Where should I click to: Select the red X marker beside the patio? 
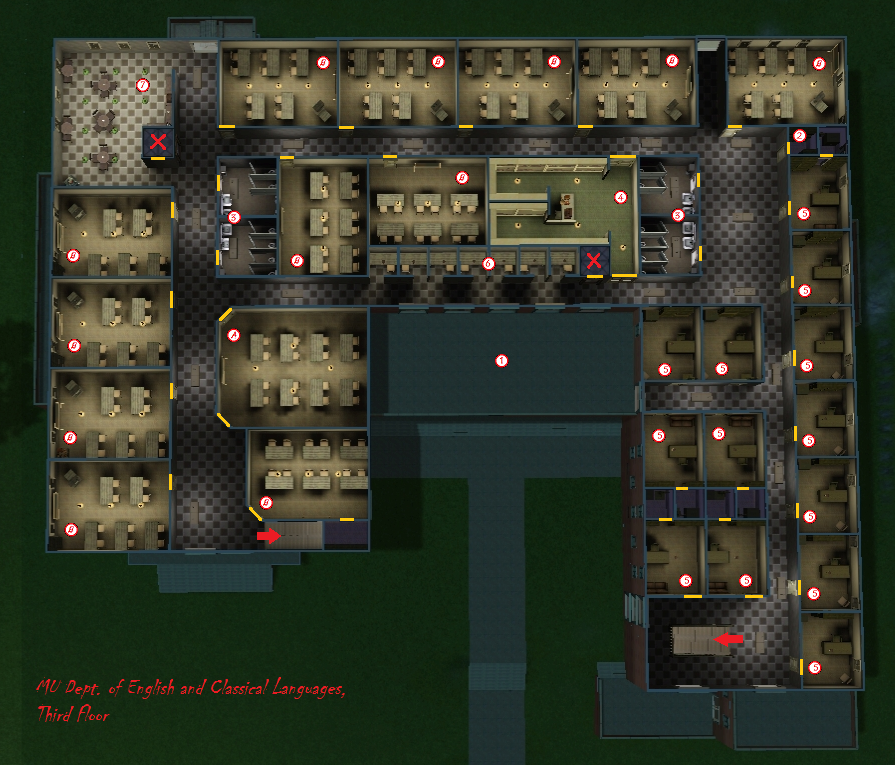[x=158, y=142]
